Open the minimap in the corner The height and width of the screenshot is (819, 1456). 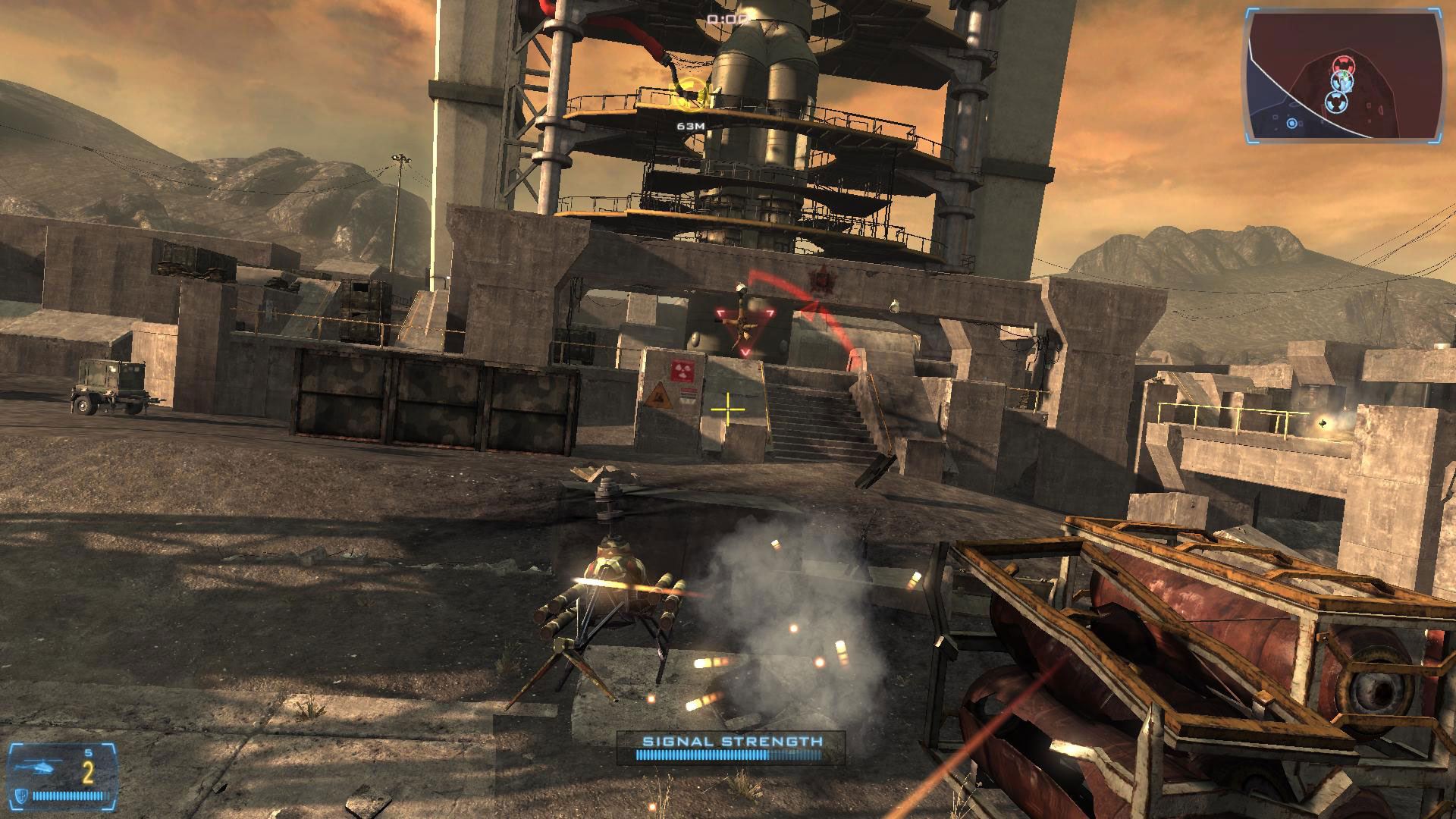tap(1344, 74)
